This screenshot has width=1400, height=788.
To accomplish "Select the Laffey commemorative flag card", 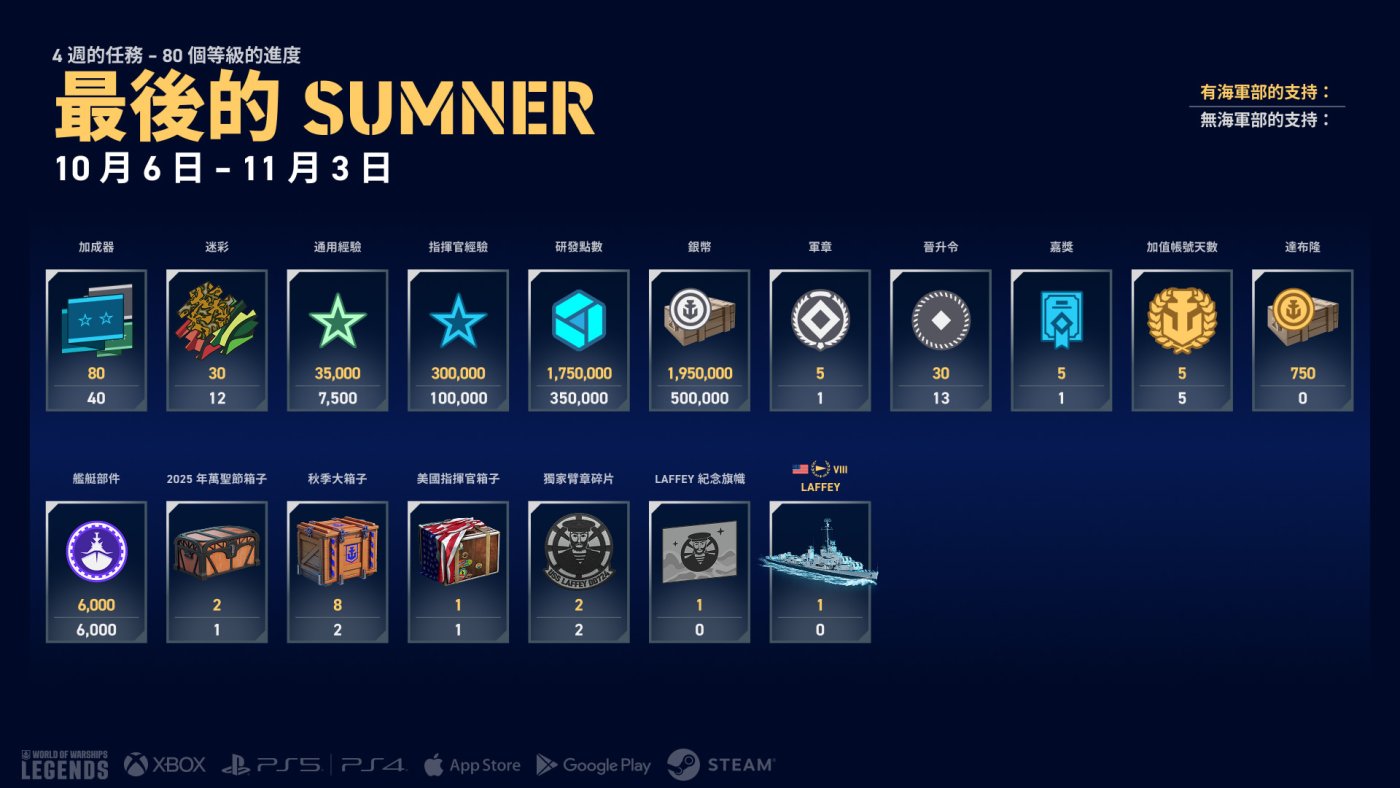I will click(699, 572).
